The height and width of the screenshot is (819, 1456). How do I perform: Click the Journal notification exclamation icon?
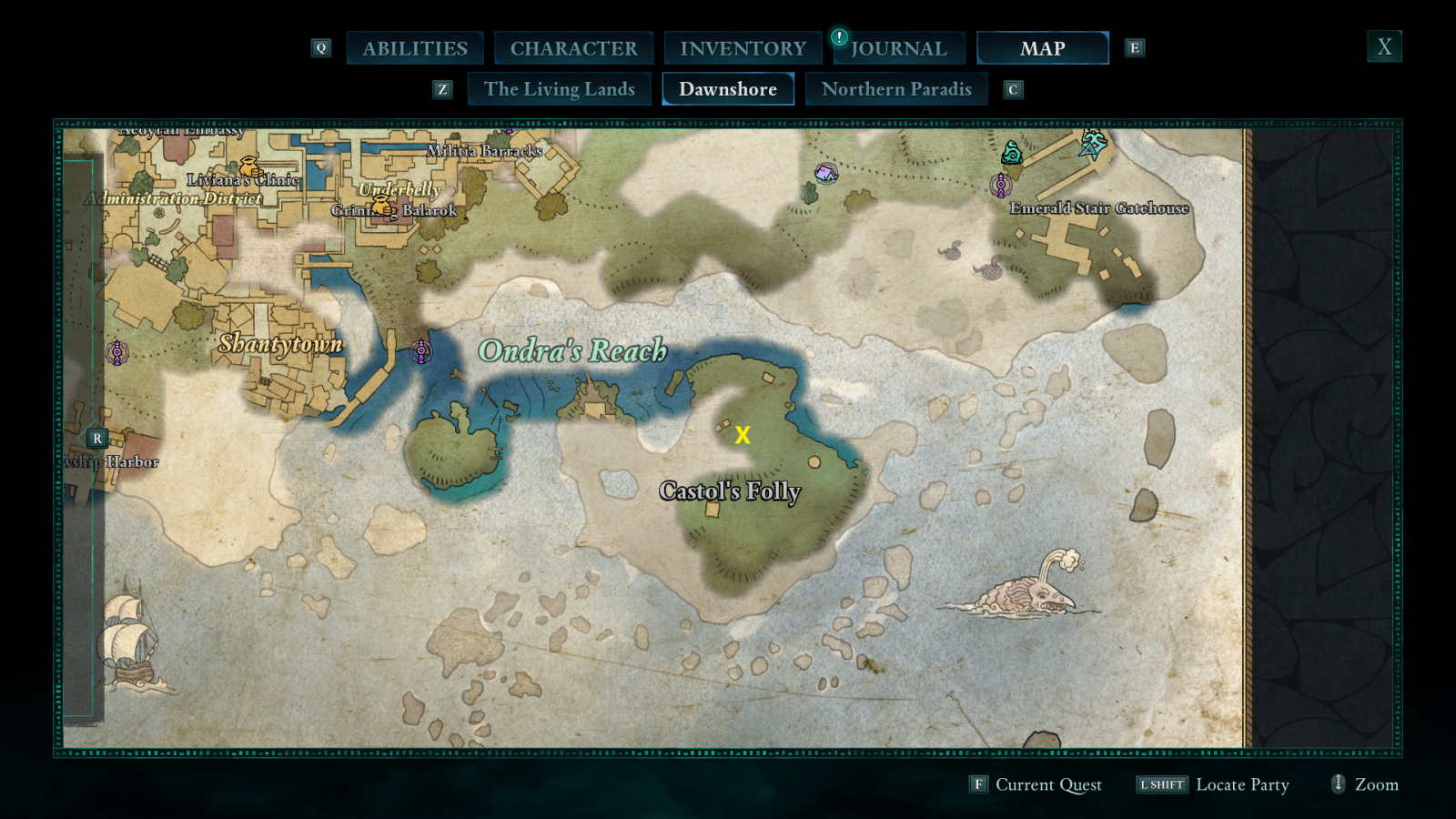[837, 38]
